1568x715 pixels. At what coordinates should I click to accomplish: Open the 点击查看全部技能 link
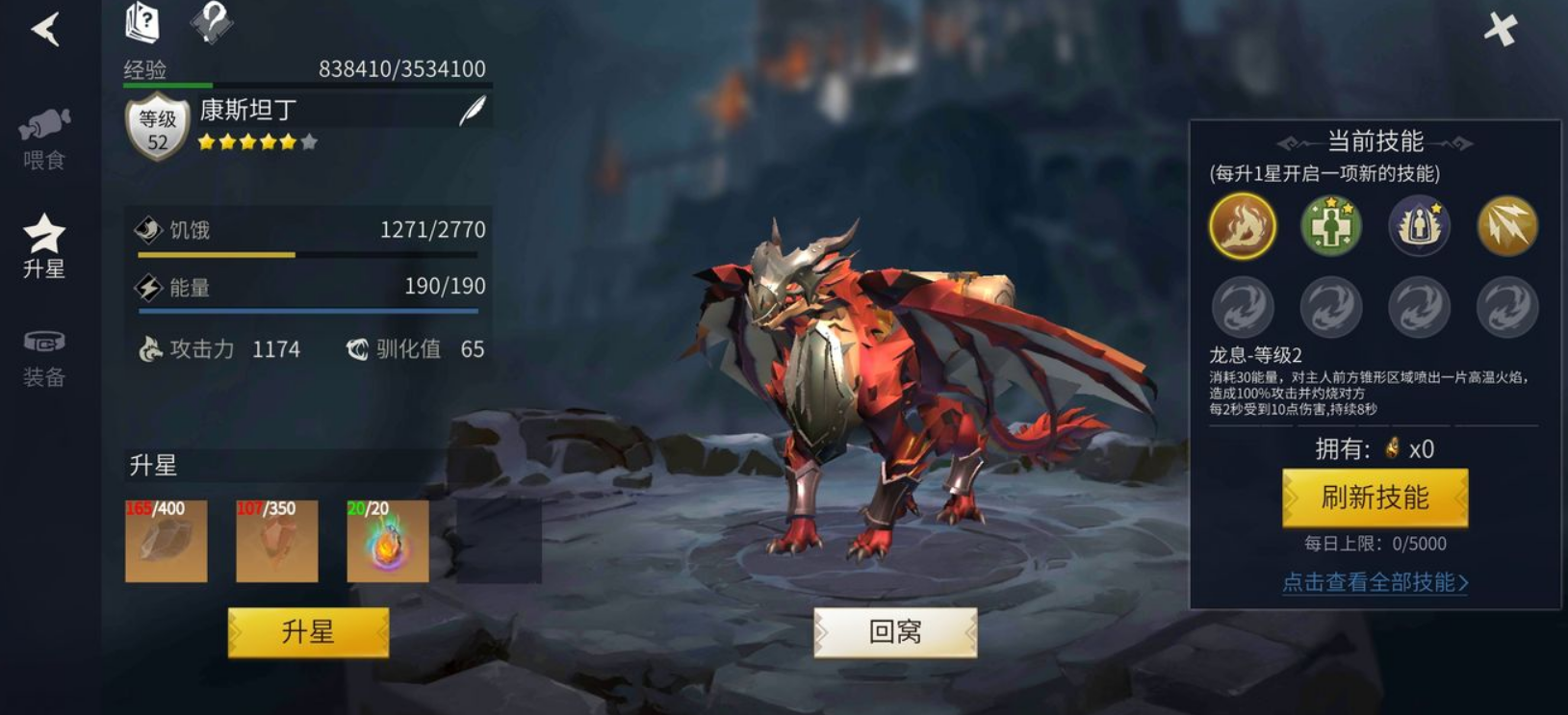point(1375,582)
